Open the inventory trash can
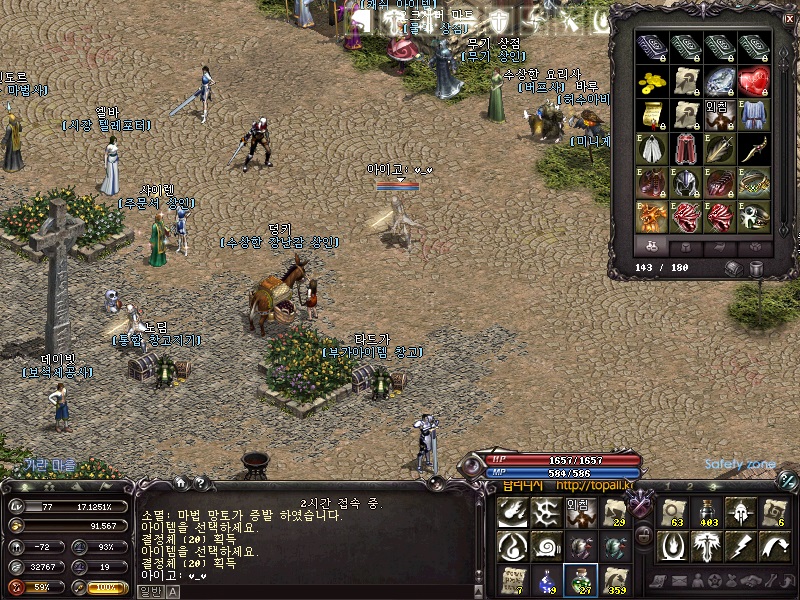 [x=757, y=268]
